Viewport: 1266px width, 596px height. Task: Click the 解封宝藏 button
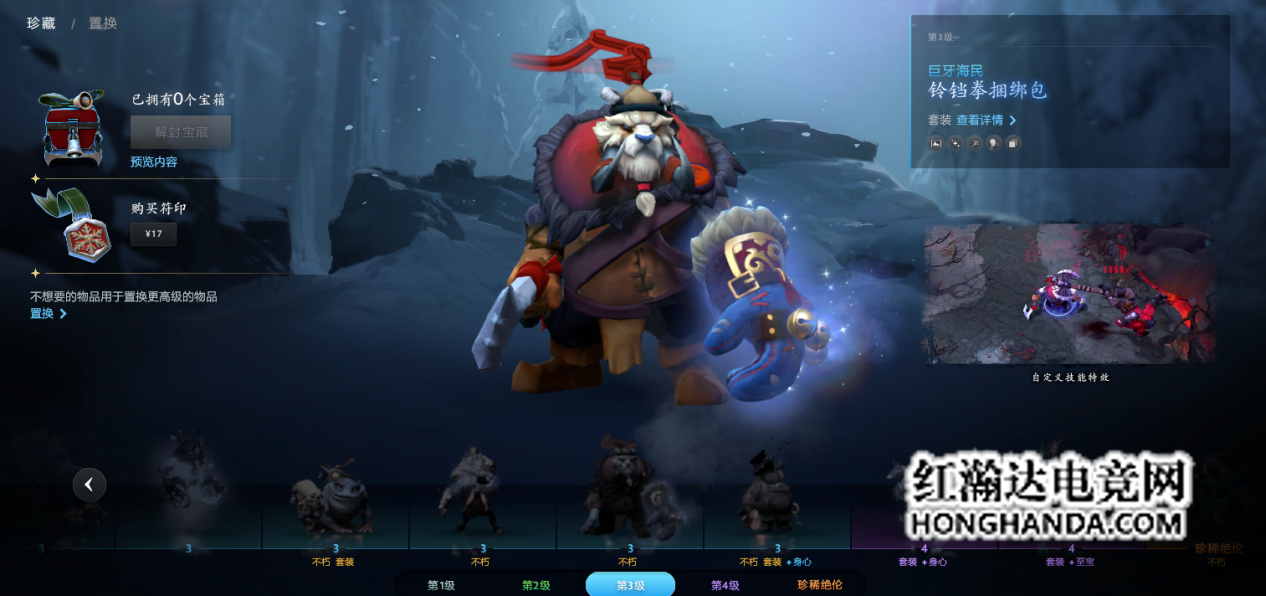click(x=181, y=131)
